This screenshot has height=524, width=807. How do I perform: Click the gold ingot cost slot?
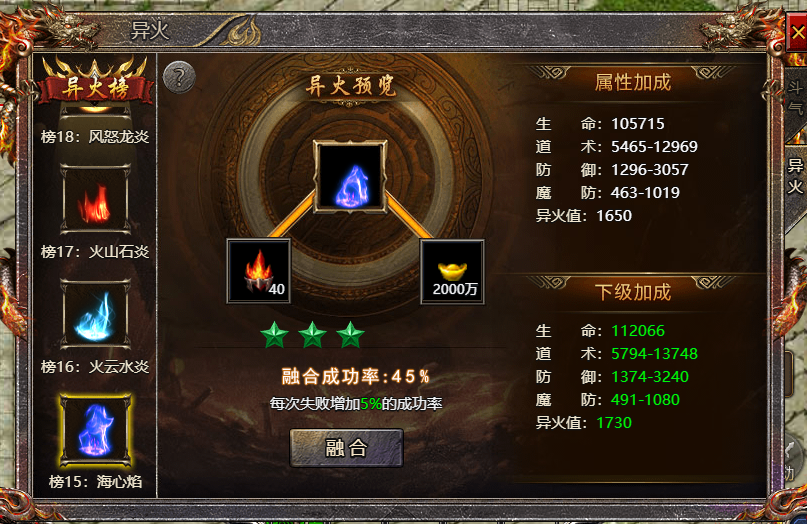tap(451, 271)
